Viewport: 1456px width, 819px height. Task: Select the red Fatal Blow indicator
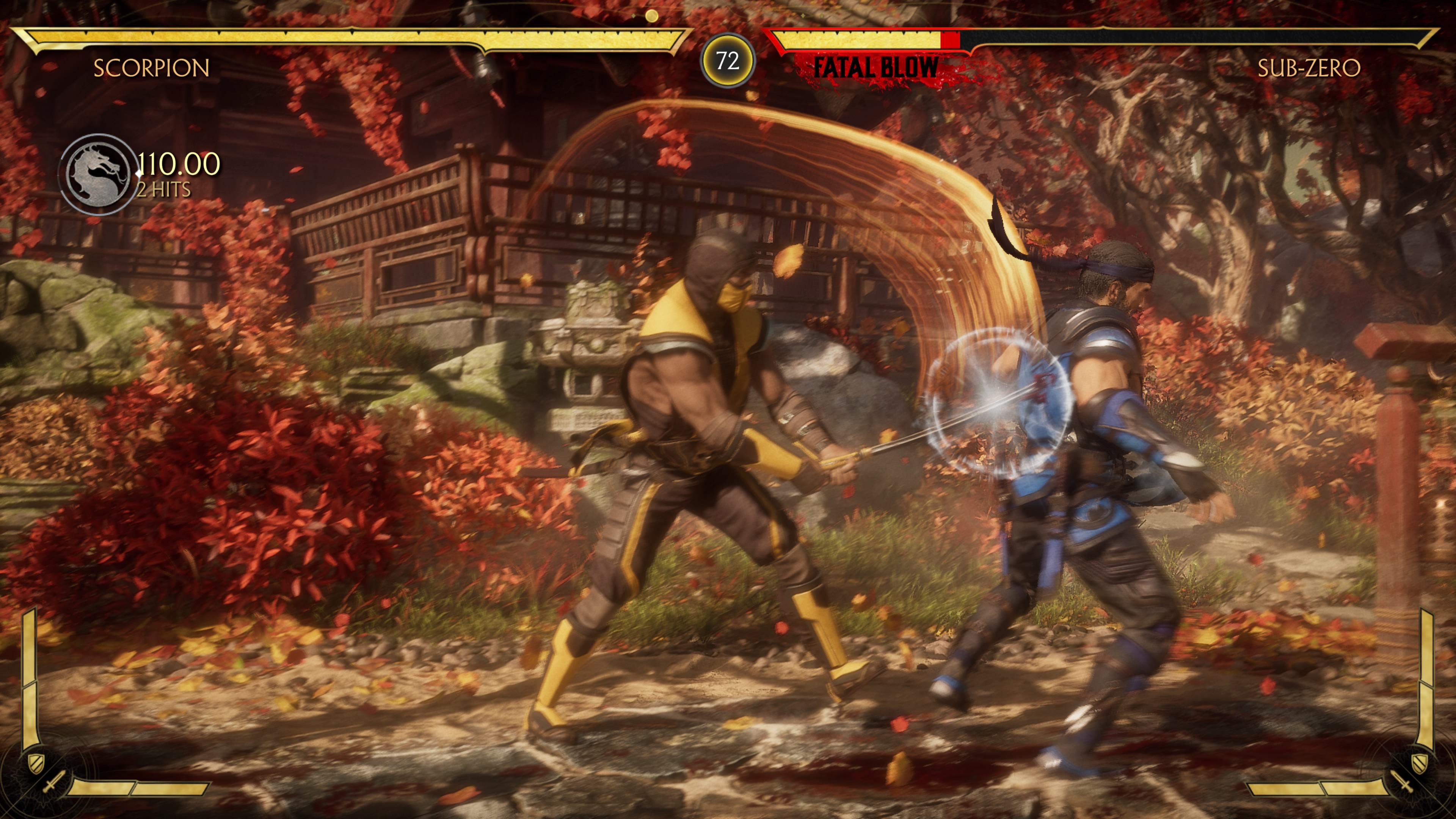875,68
